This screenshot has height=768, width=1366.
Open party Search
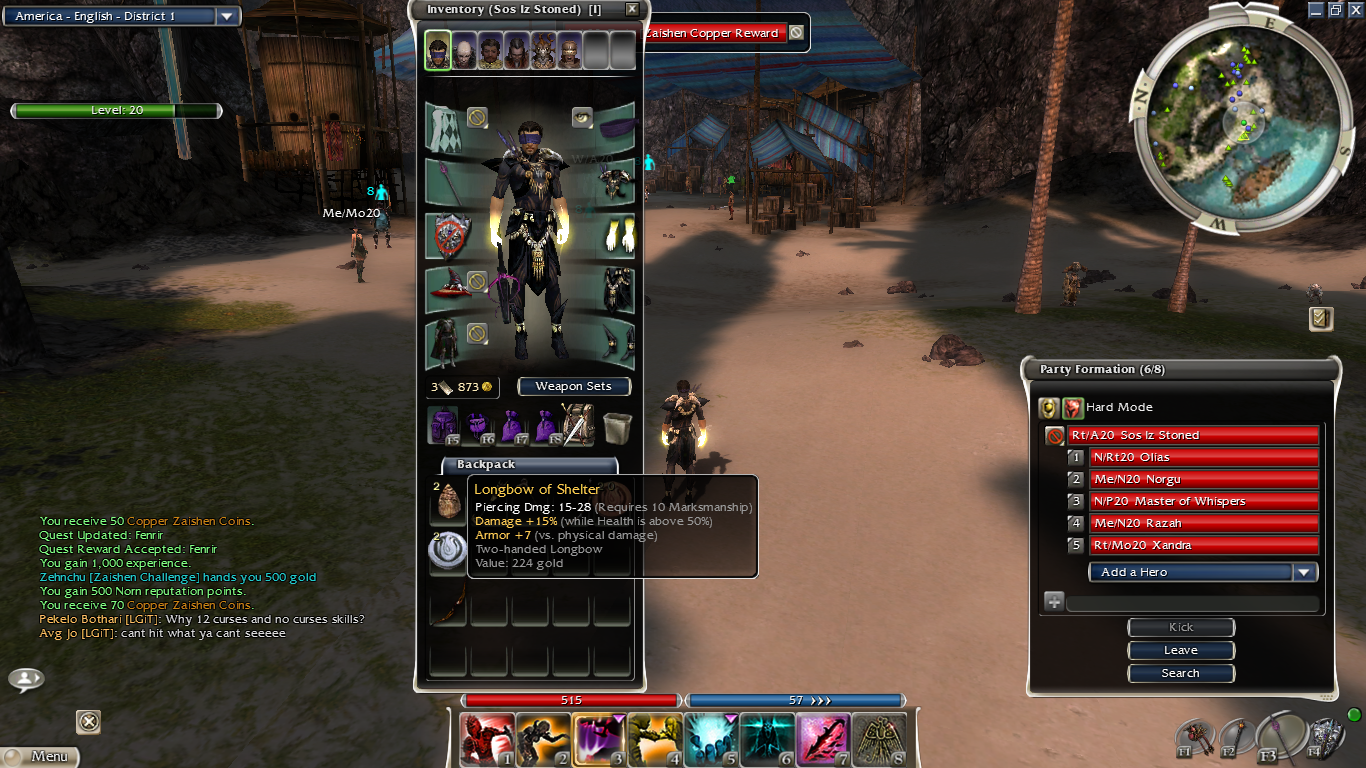click(x=1181, y=673)
